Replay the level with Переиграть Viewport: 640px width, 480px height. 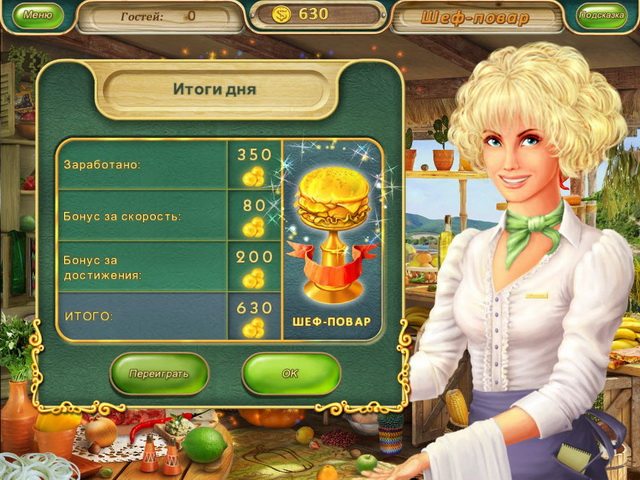tap(159, 373)
